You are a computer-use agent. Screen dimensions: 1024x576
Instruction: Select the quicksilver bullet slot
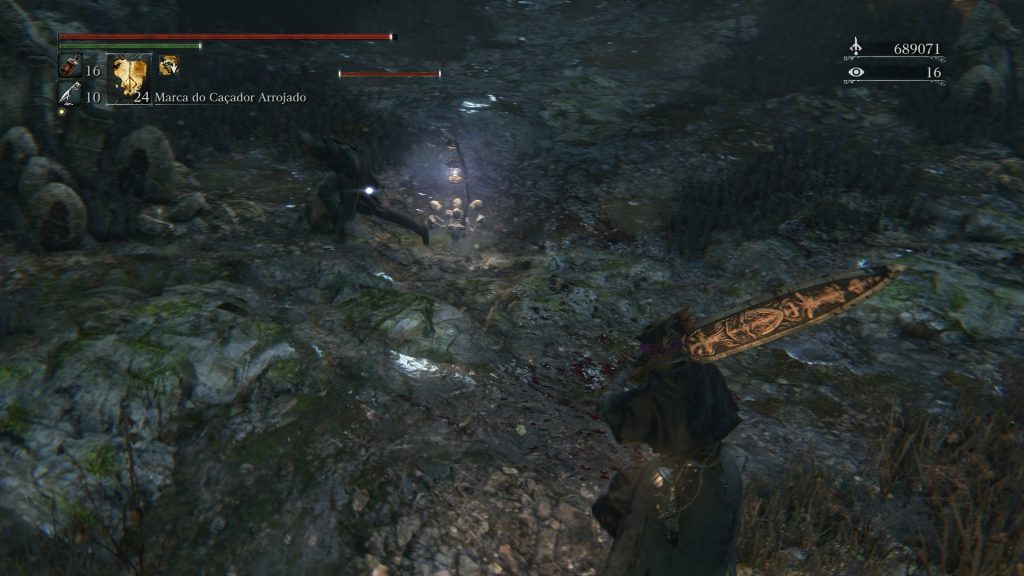tap(68, 94)
